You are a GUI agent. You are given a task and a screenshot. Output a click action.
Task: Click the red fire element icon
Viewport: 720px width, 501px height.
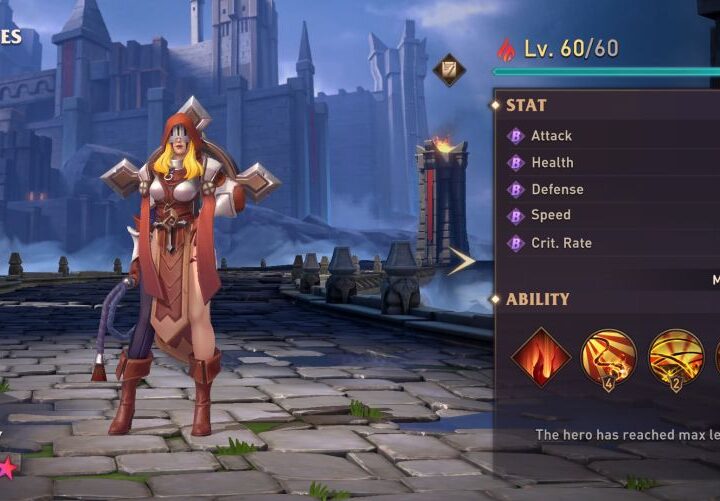pyautogui.click(x=506, y=49)
